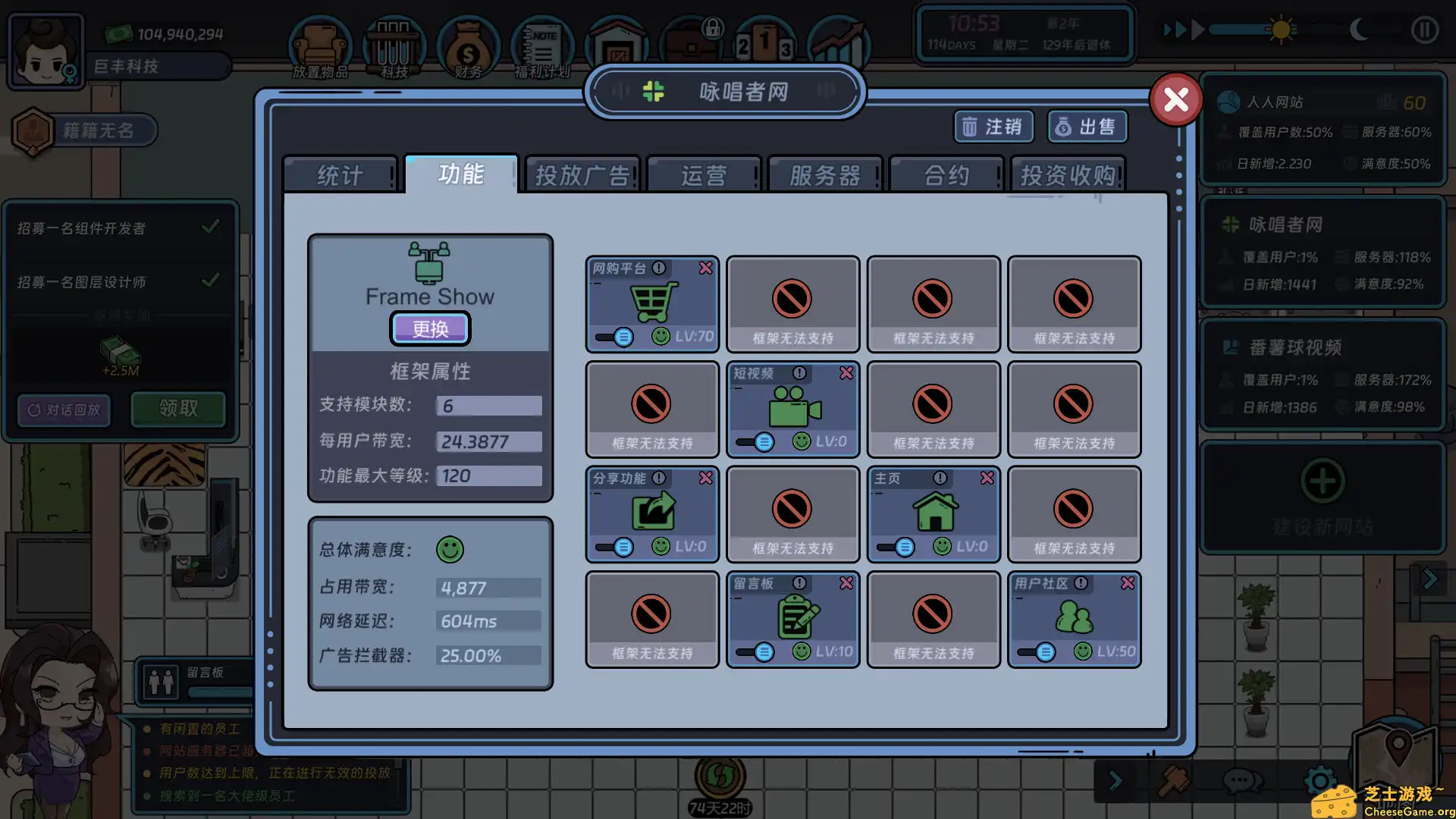Image resolution: width=1456 pixels, height=819 pixels.
Task: Select the 番薯球视频 site panel
Action: tap(1323, 375)
